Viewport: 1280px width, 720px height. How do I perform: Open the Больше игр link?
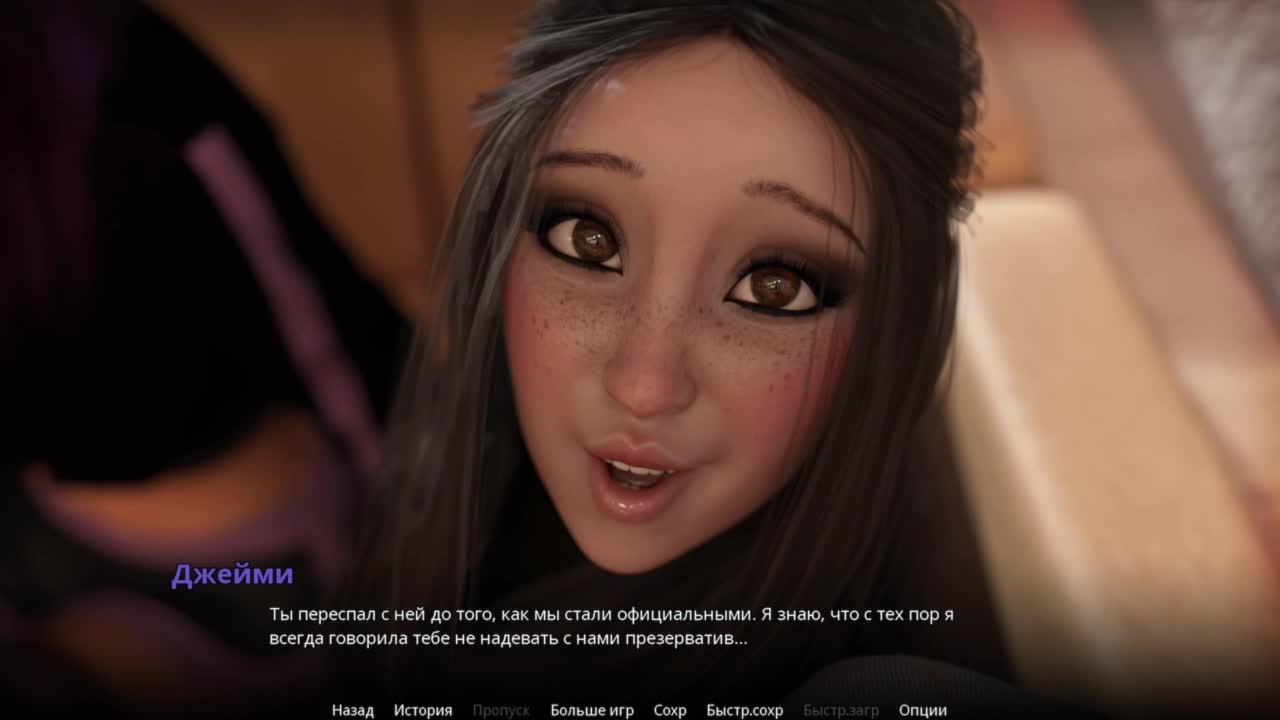592,710
